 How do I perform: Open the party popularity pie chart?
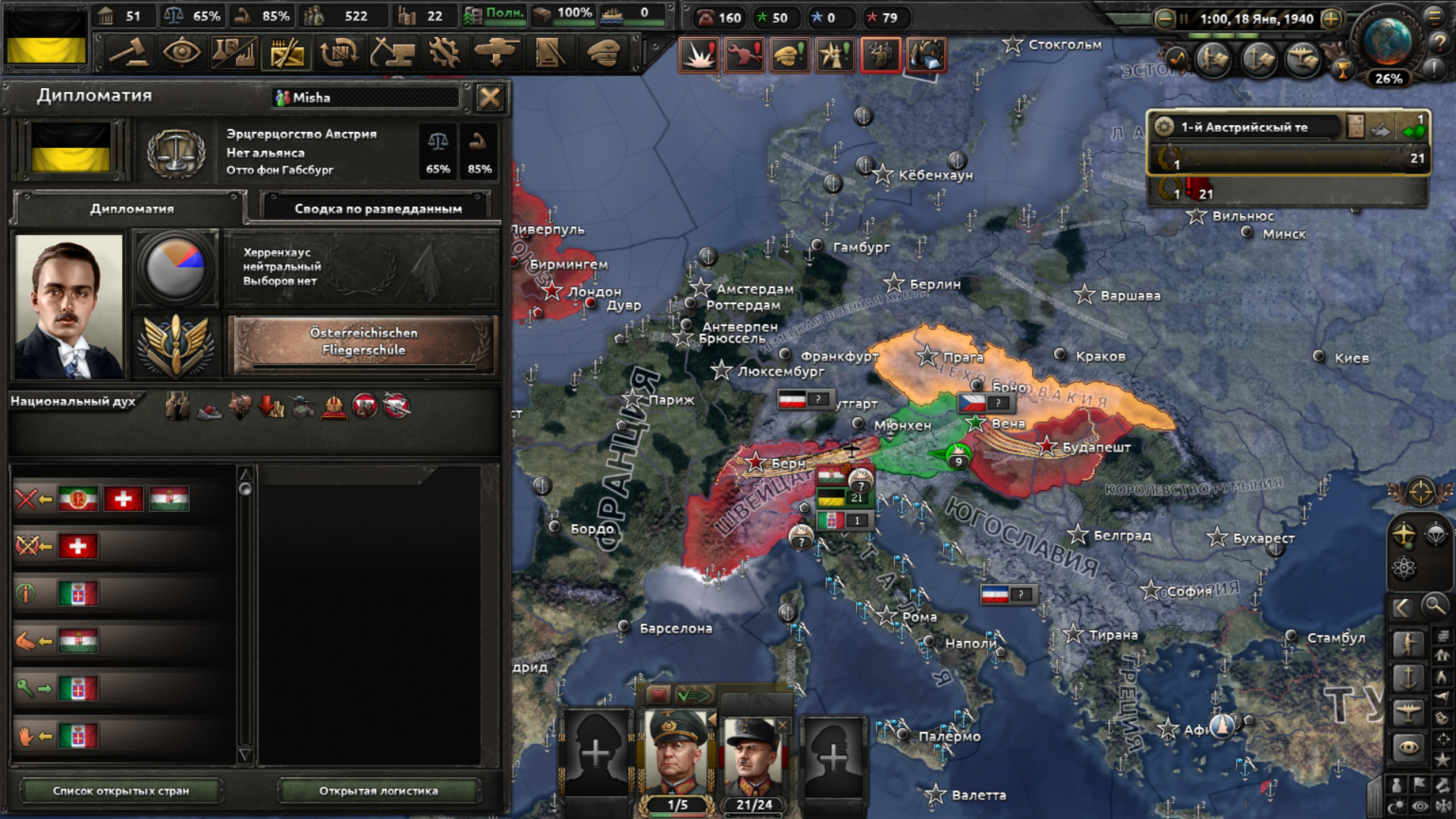[x=175, y=268]
